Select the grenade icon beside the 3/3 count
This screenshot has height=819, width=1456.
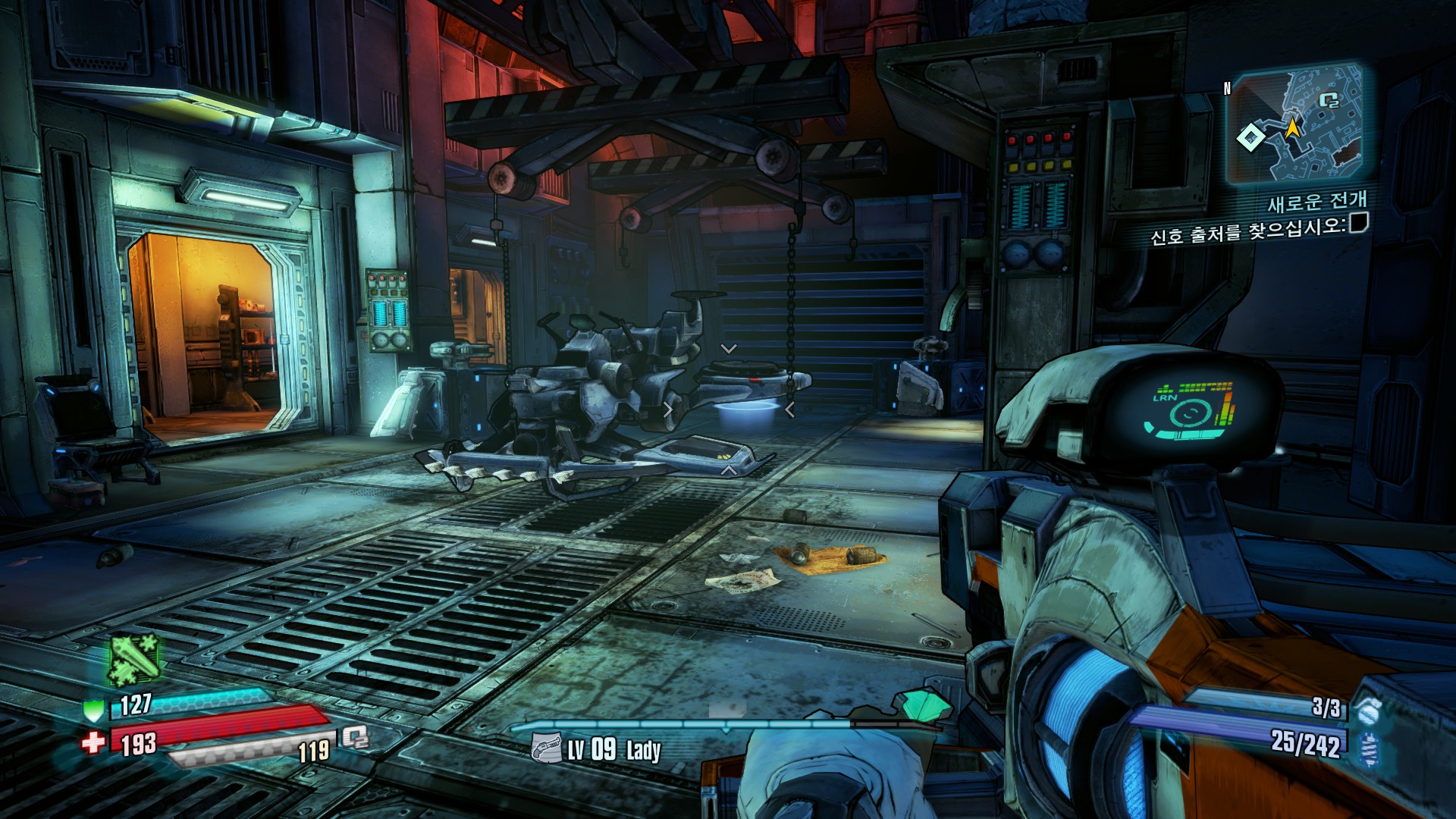[x=1369, y=711]
